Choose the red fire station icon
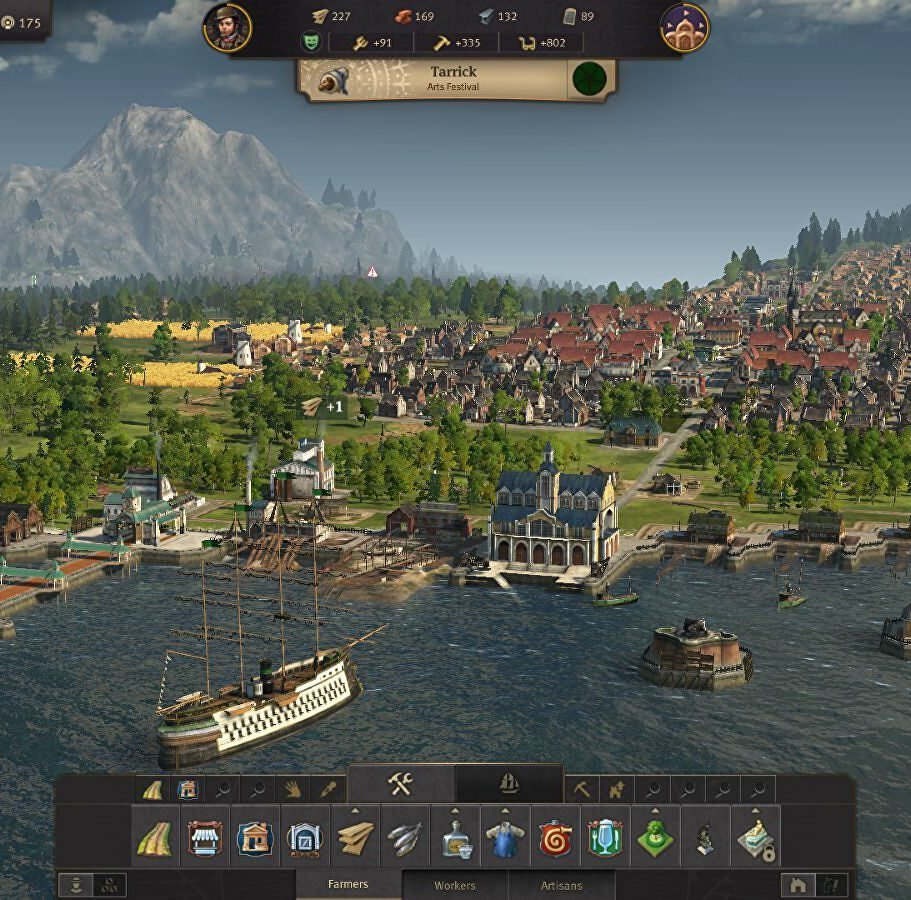This screenshot has height=900, width=911. pos(555,838)
